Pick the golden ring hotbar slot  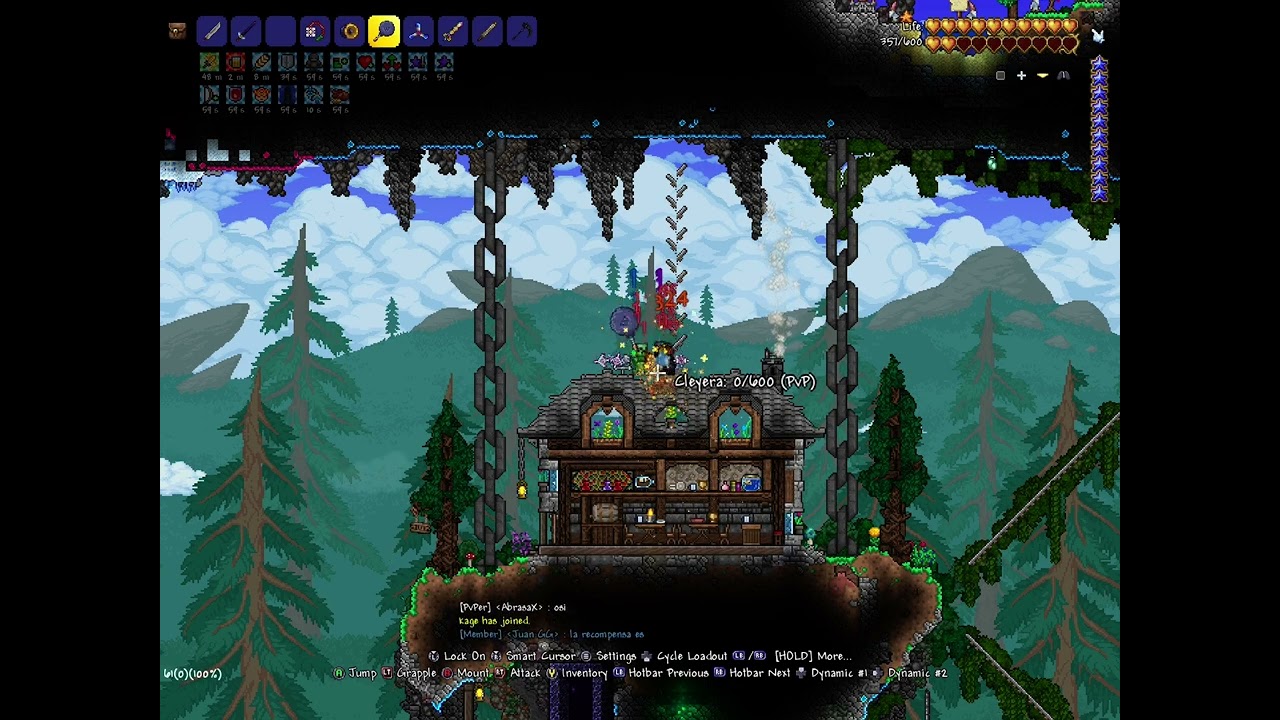point(349,32)
